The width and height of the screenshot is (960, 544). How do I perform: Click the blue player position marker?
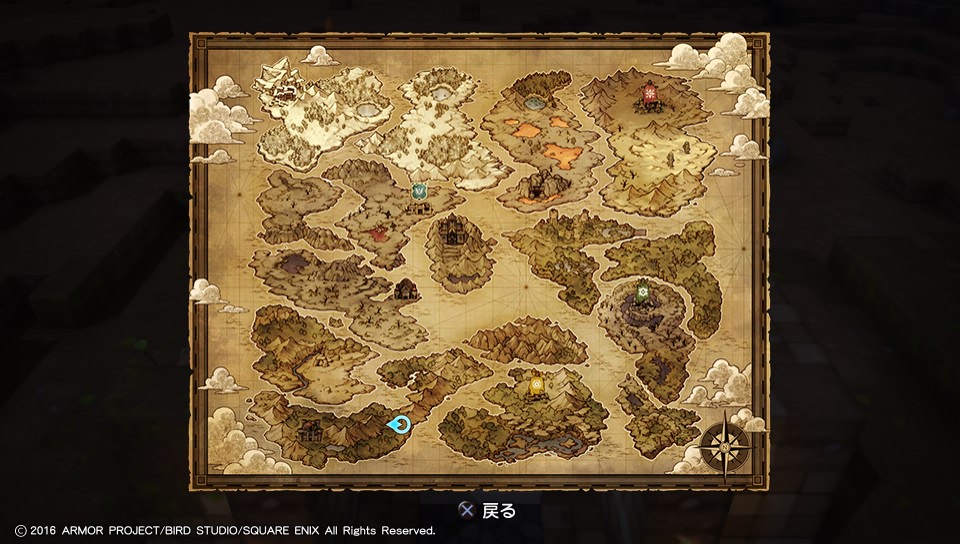coord(400,424)
